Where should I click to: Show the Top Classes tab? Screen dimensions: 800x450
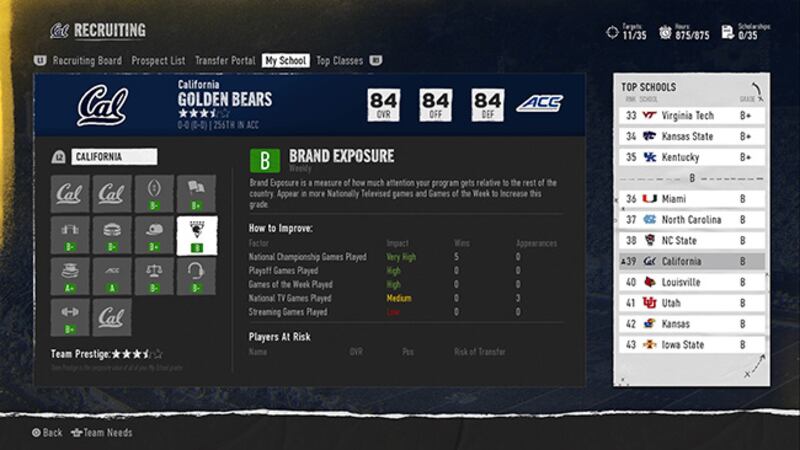[339, 61]
